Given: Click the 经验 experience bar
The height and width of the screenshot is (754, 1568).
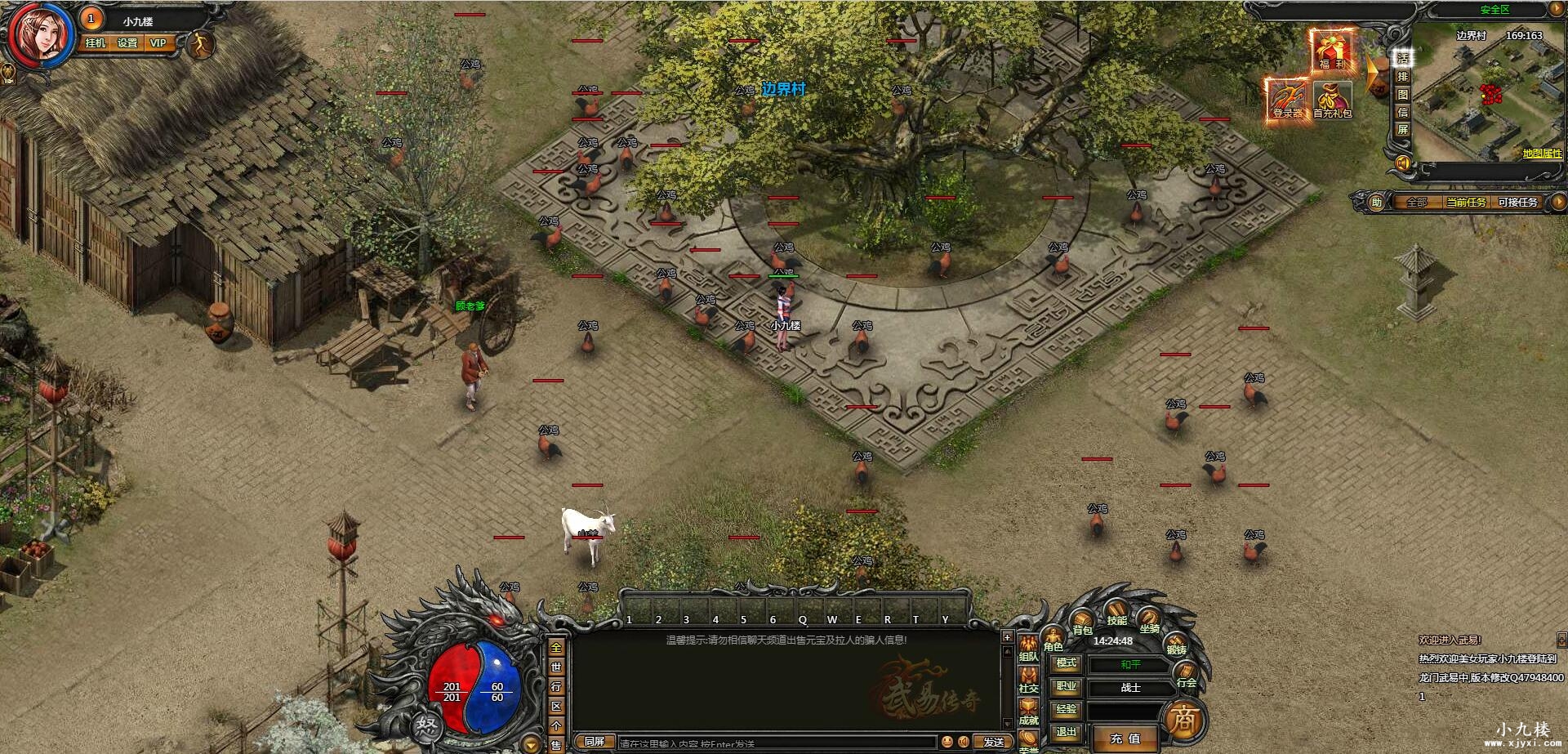Looking at the screenshot, I should point(1128,712).
